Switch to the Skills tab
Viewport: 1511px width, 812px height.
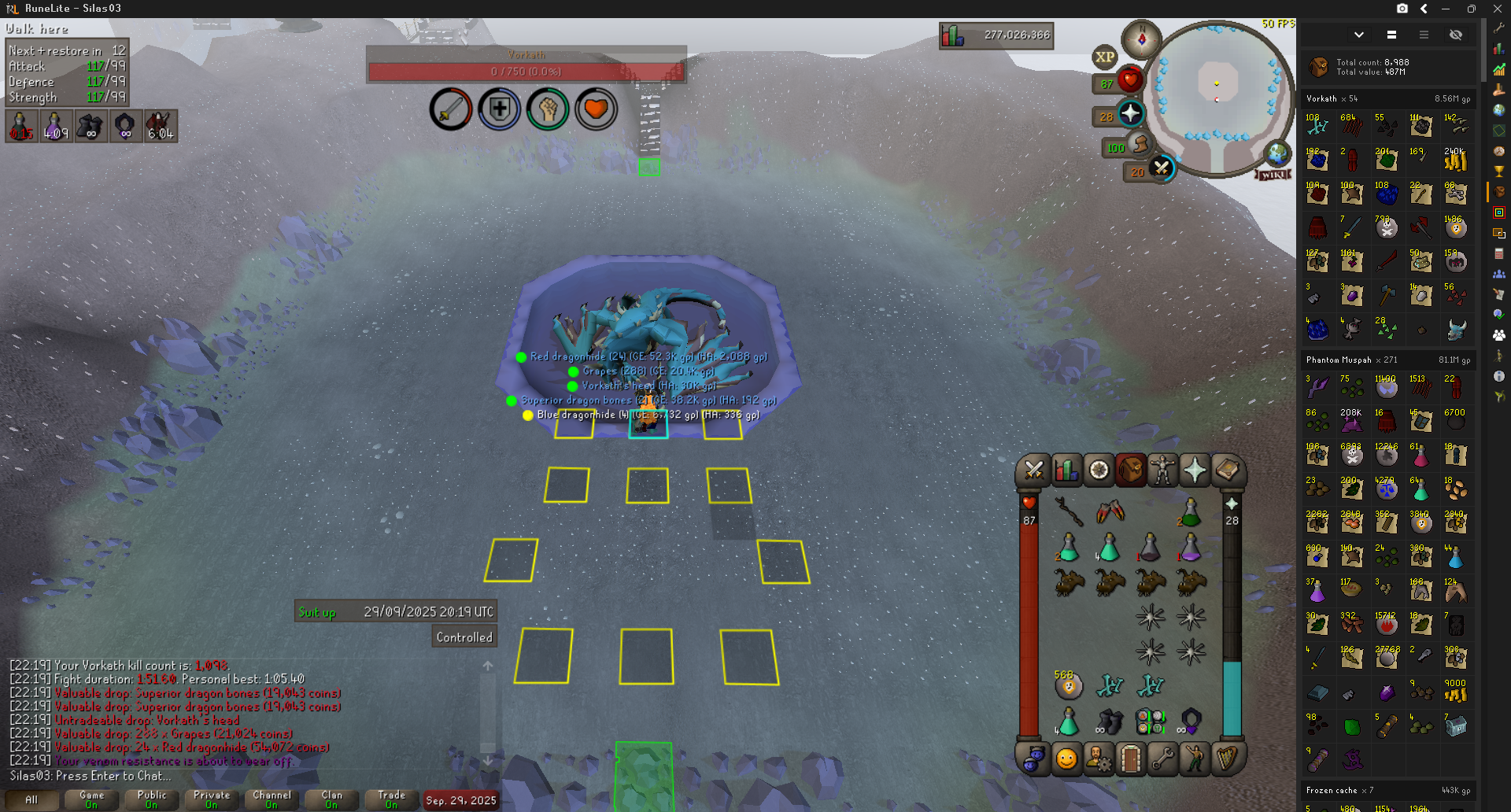(x=1066, y=471)
